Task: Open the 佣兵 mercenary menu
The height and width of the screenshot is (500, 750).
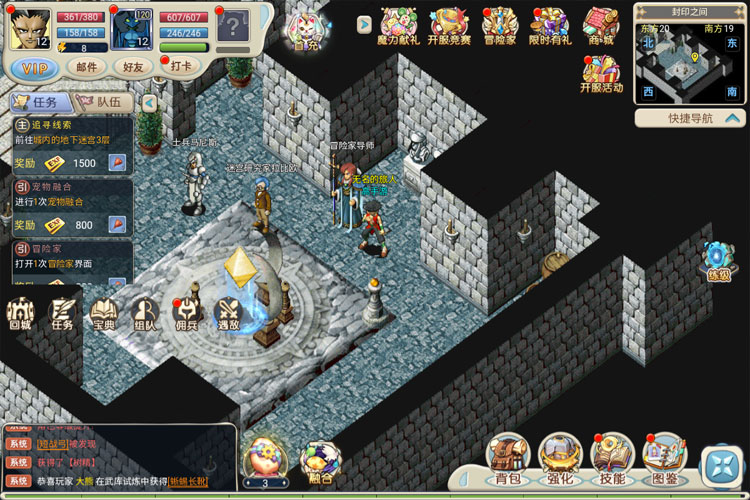Action: pos(187,312)
